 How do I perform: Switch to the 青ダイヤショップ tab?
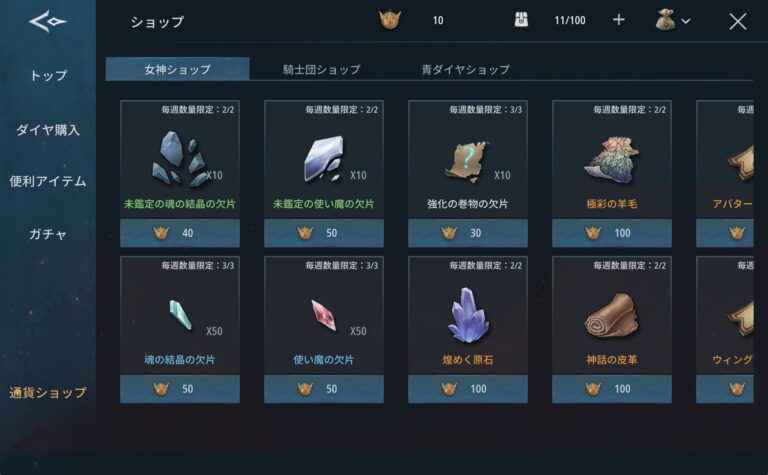(x=465, y=69)
